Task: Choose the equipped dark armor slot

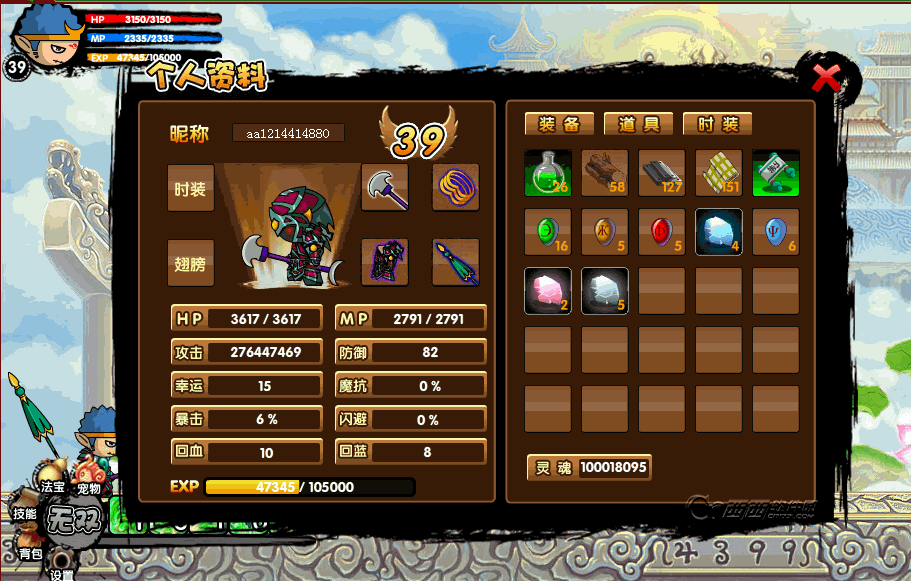Action: [385, 262]
